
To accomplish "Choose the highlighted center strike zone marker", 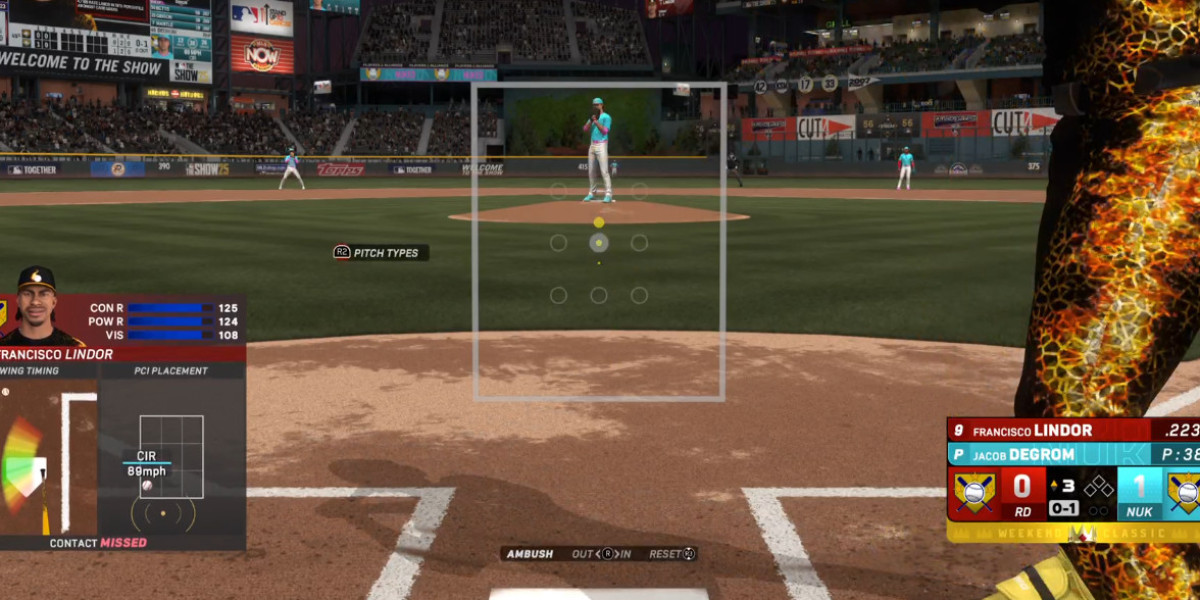I will [x=598, y=243].
